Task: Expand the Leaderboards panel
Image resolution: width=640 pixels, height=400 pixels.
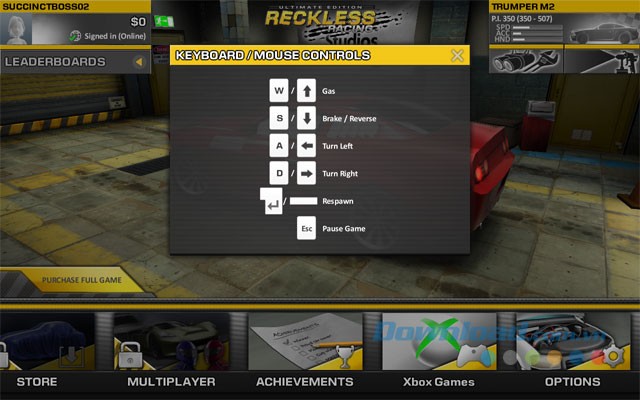Action: (x=139, y=62)
